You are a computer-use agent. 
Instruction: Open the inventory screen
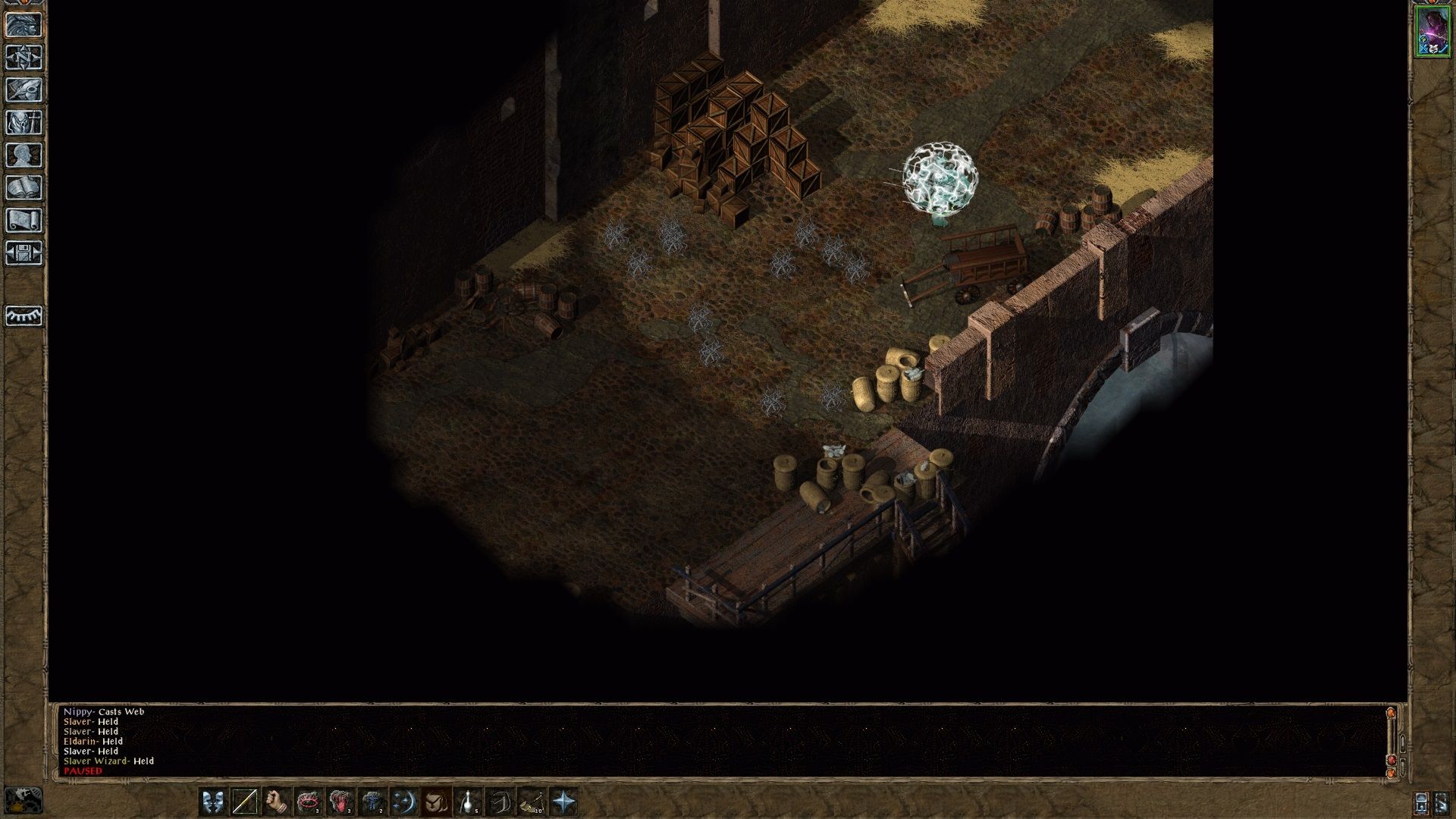[24, 122]
